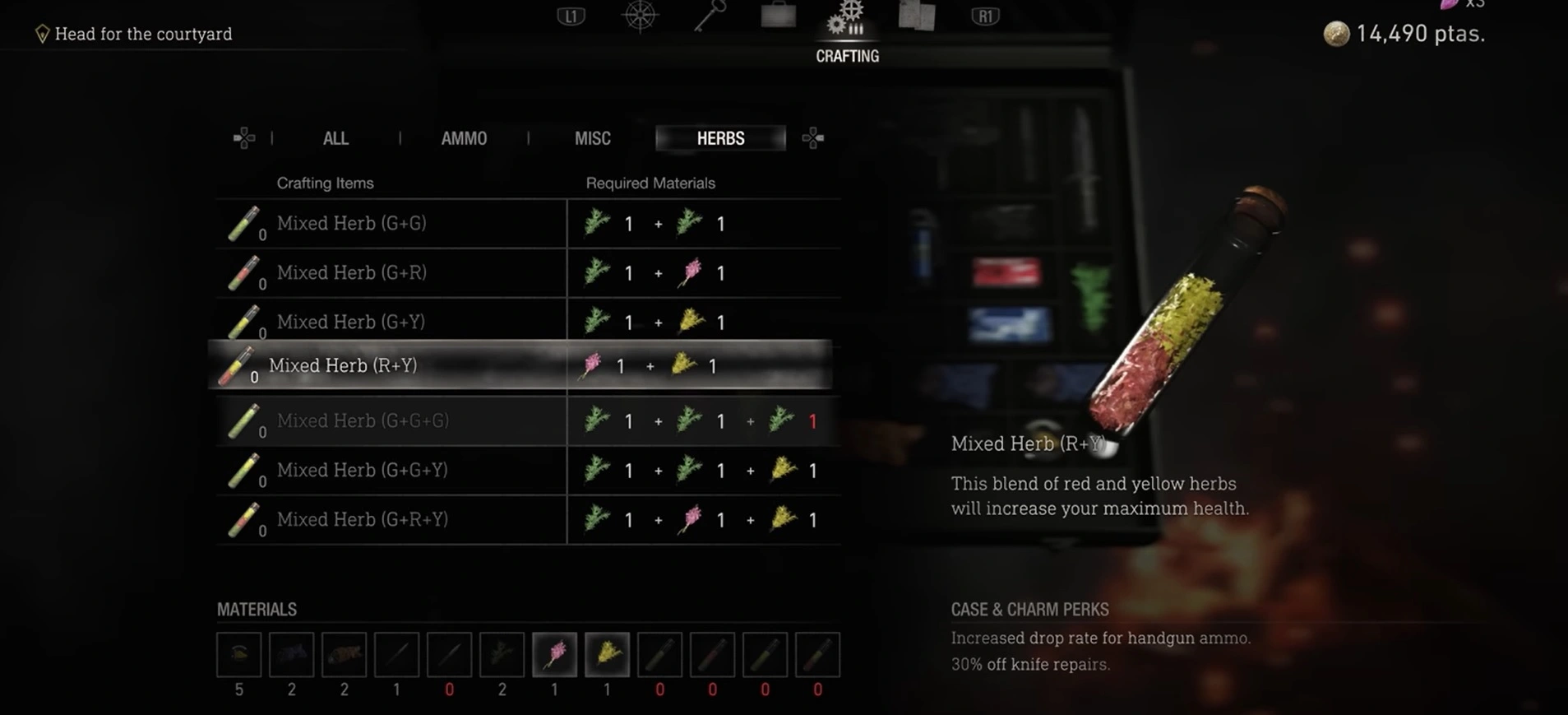
Task: Choose the Mixed Herb (G+G) recipe
Action: [352, 224]
